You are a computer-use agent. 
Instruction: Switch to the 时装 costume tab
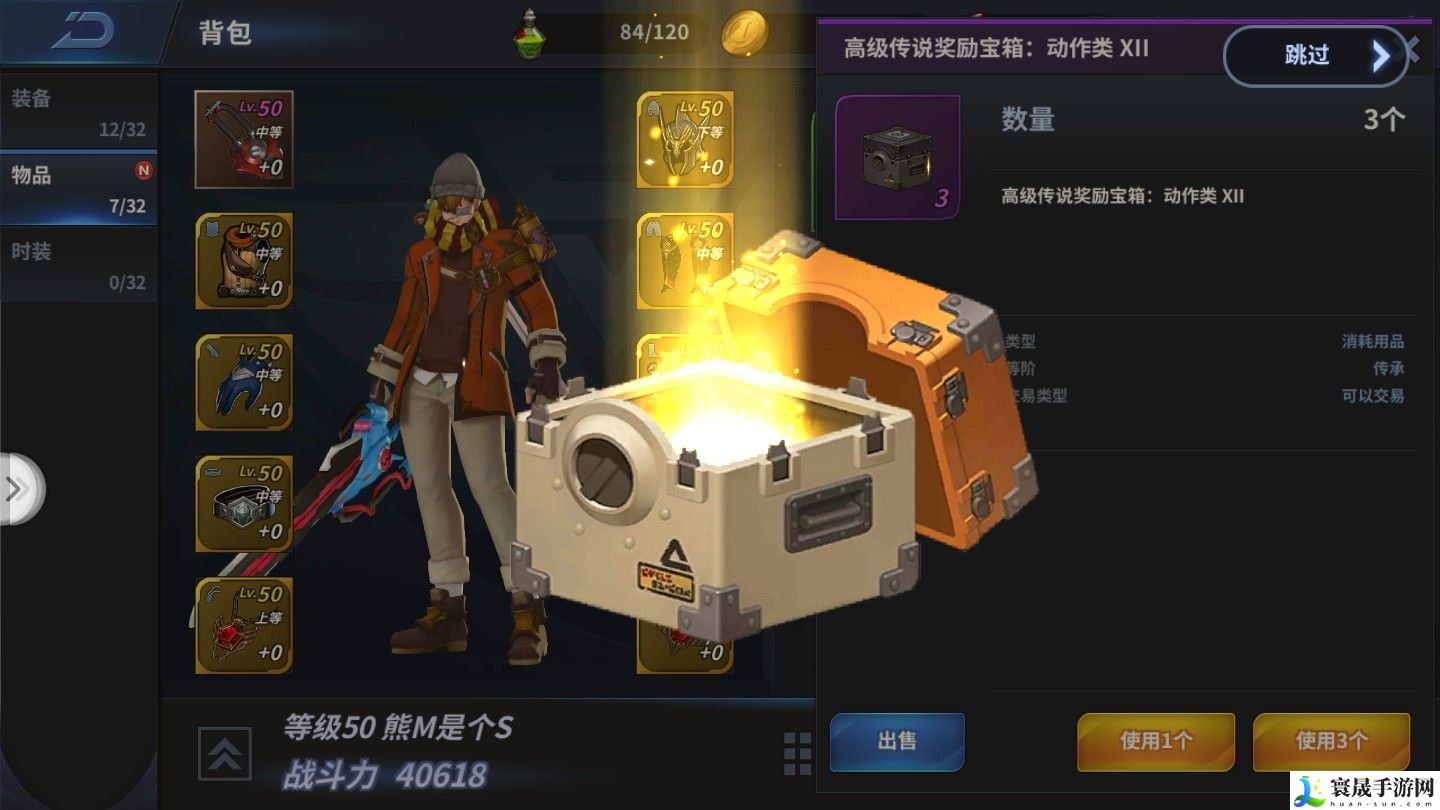78,265
